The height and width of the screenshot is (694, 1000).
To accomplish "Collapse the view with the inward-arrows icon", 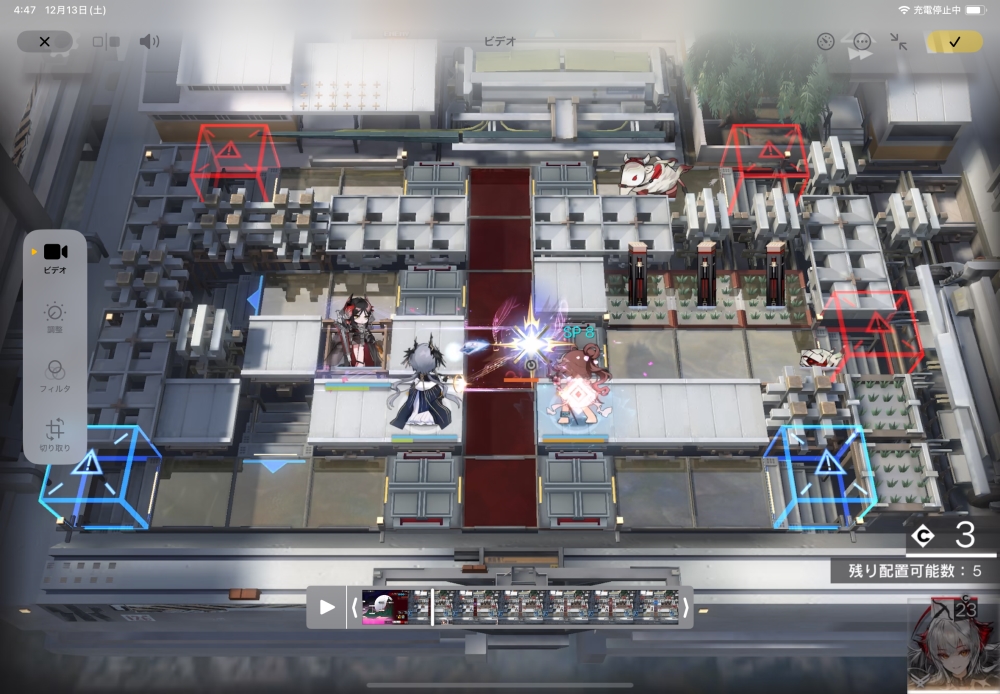I will pyautogui.click(x=898, y=42).
